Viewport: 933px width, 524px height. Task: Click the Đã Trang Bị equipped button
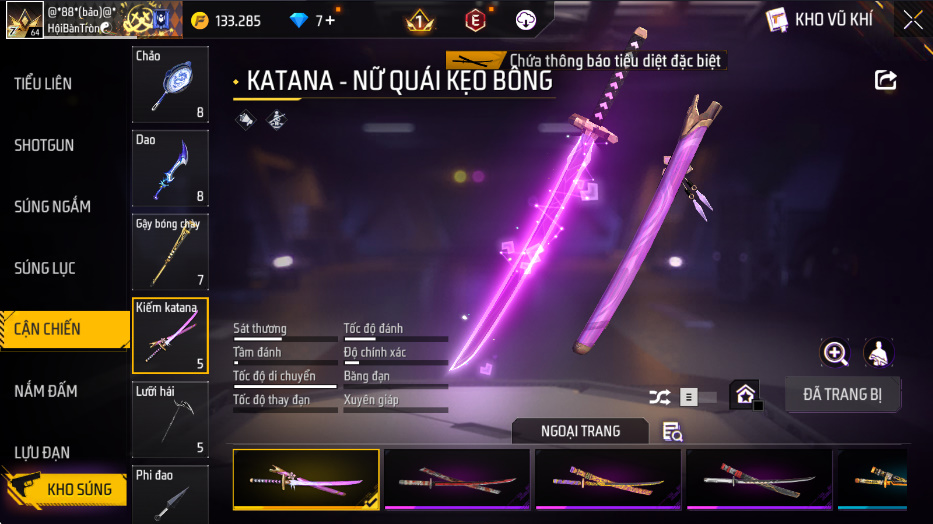tap(842, 394)
